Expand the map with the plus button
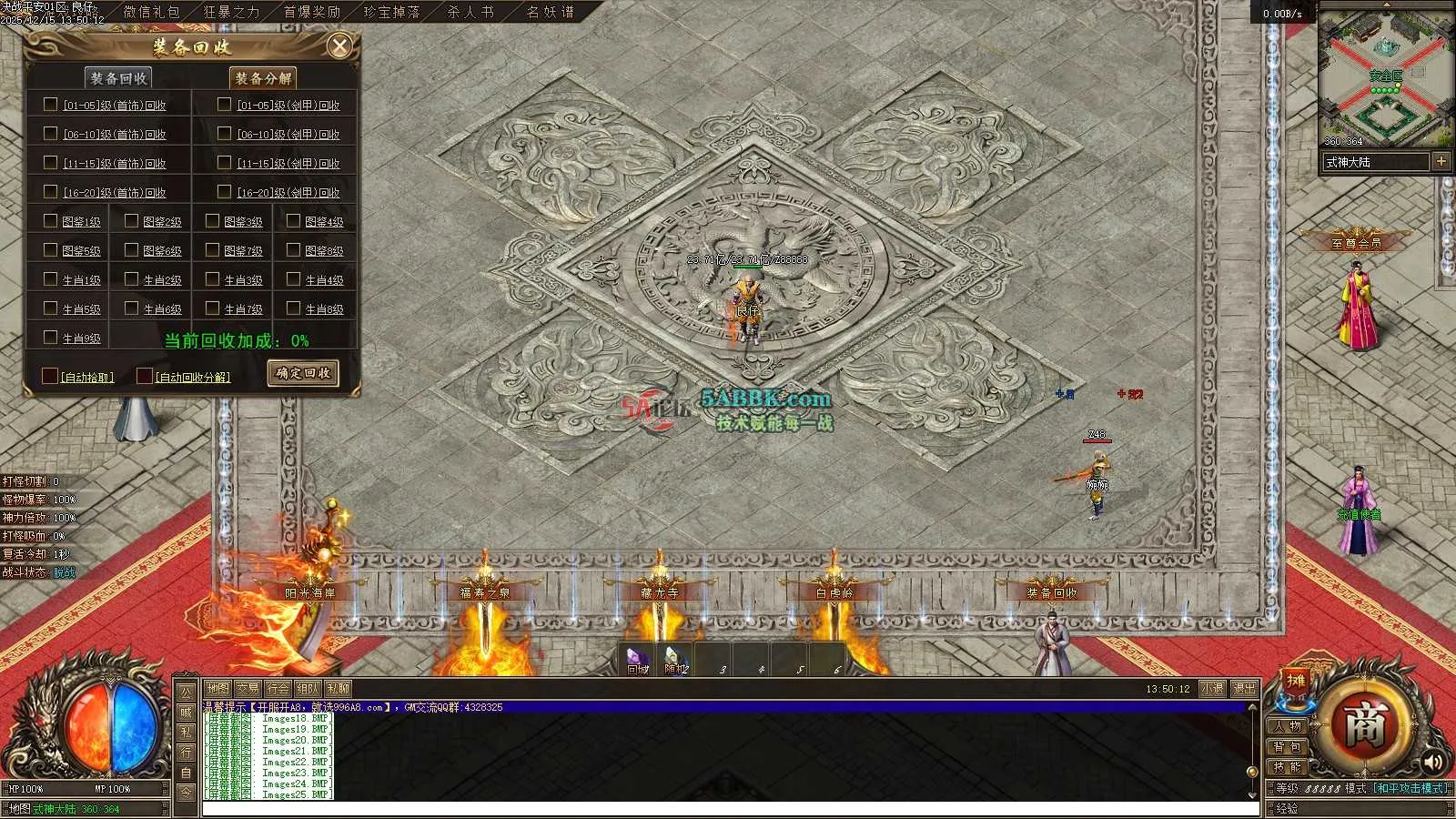This screenshot has height=819, width=1456. (1441, 161)
